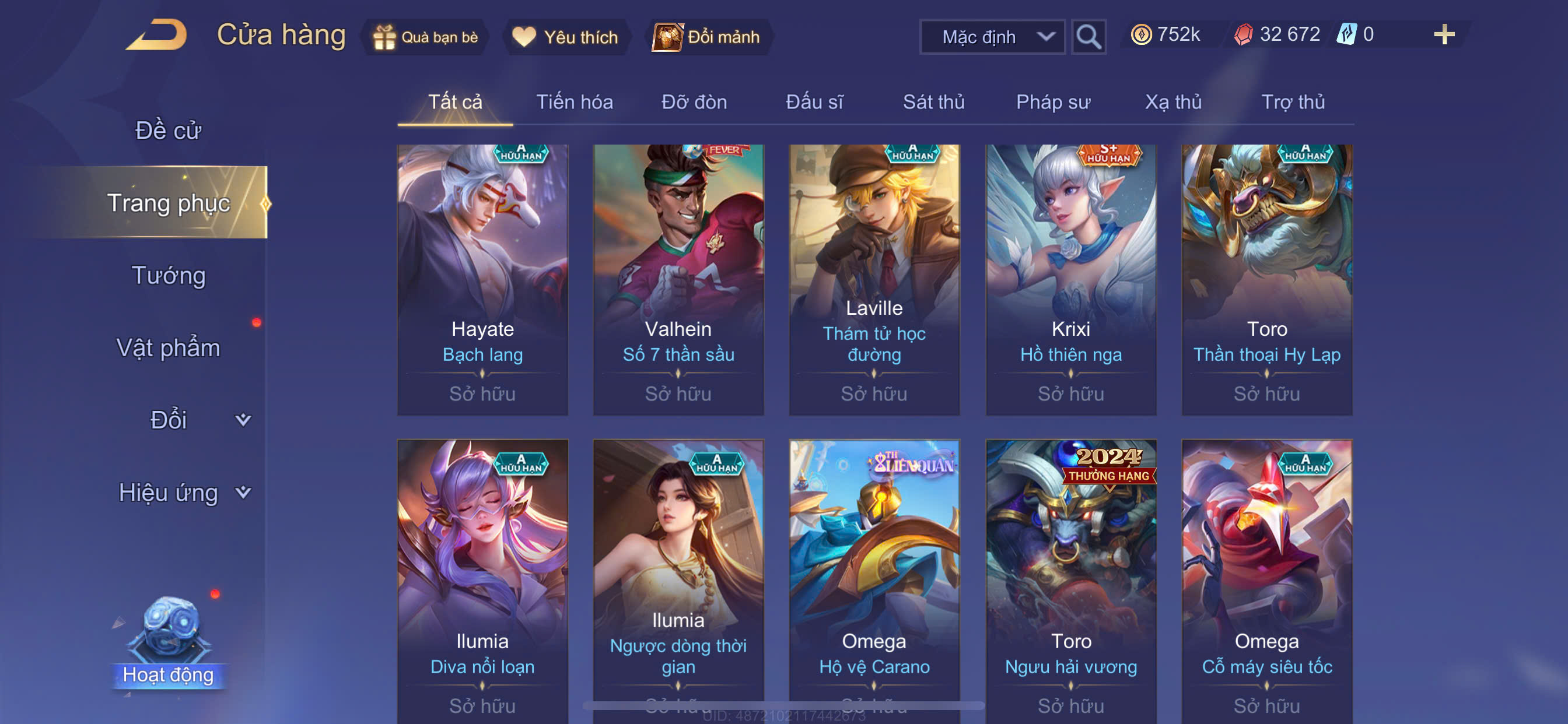View the Toro Ngưu hải vương skin
This screenshot has height=724, width=1568.
click(1070, 578)
